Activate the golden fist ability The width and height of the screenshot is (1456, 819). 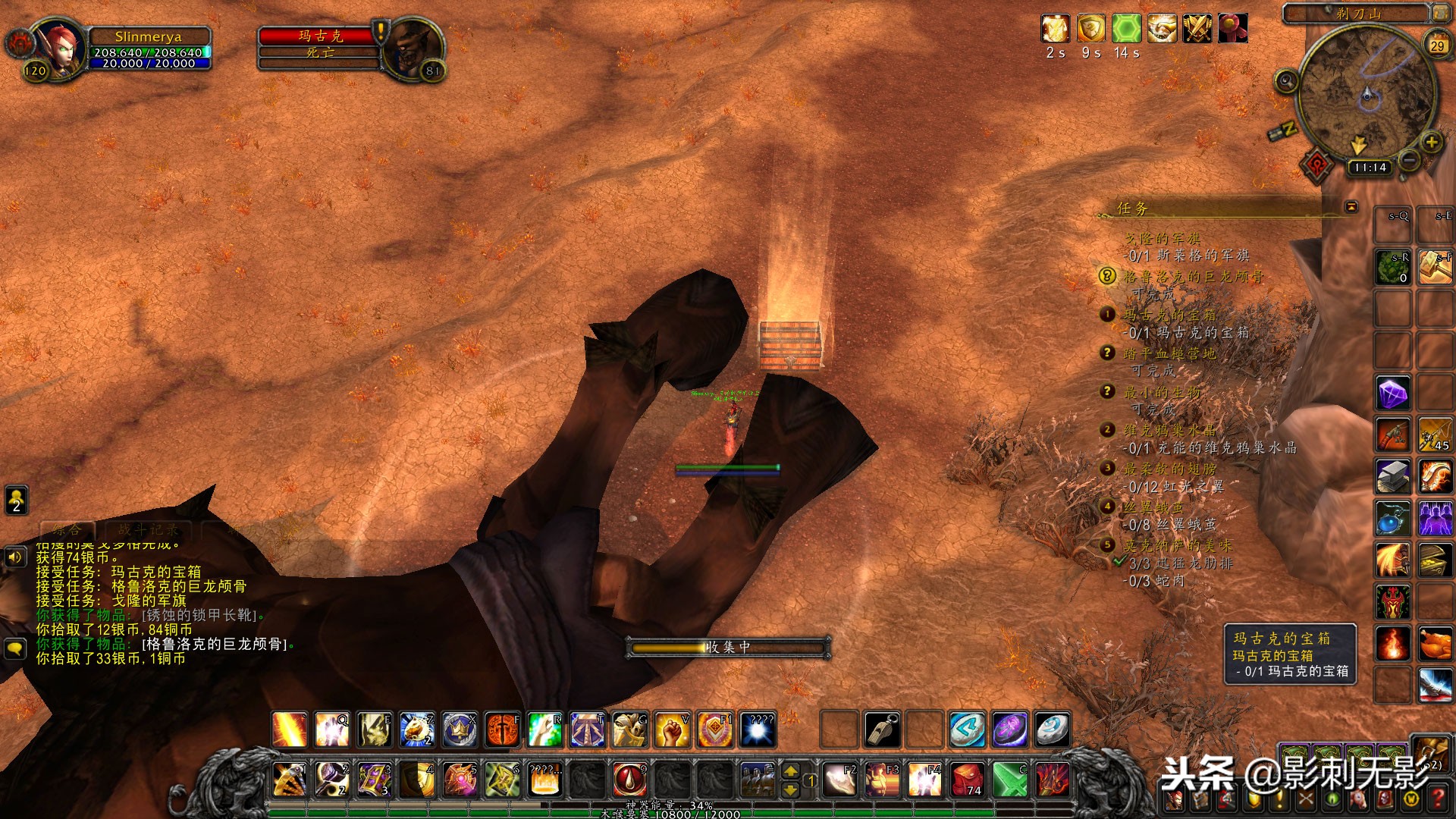672,730
